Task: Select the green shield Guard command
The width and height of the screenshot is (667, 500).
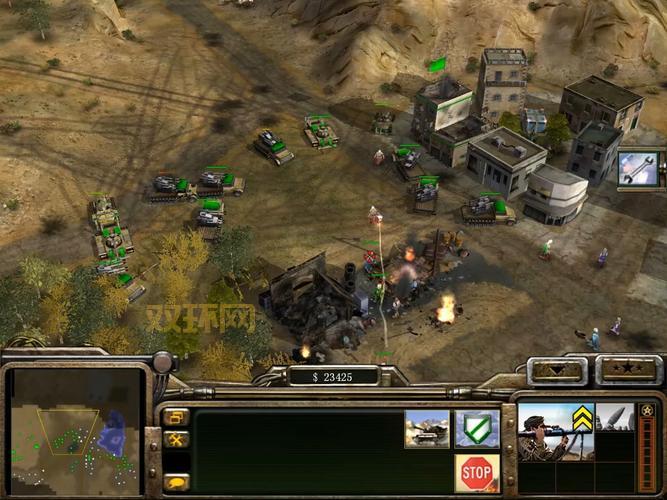Action: [x=477, y=429]
